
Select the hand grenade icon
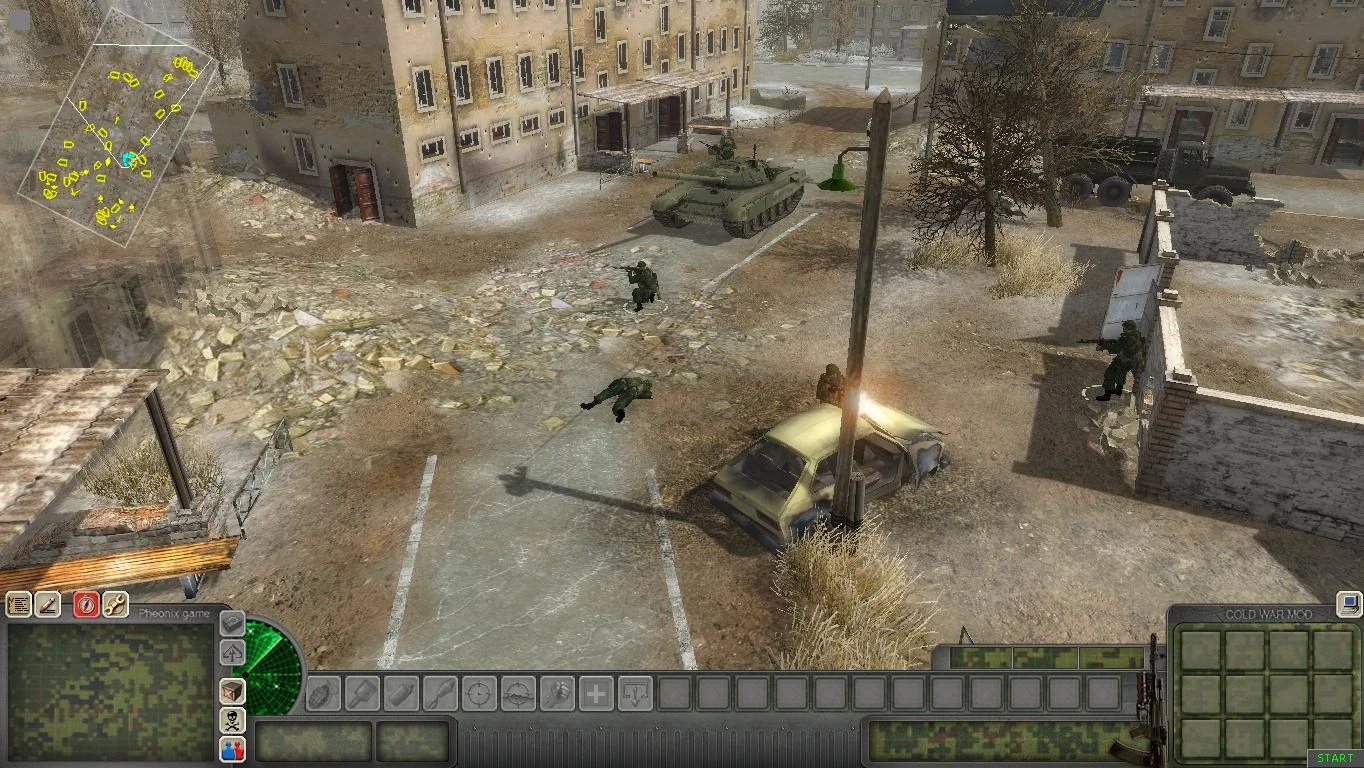pyautogui.click(x=322, y=694)
